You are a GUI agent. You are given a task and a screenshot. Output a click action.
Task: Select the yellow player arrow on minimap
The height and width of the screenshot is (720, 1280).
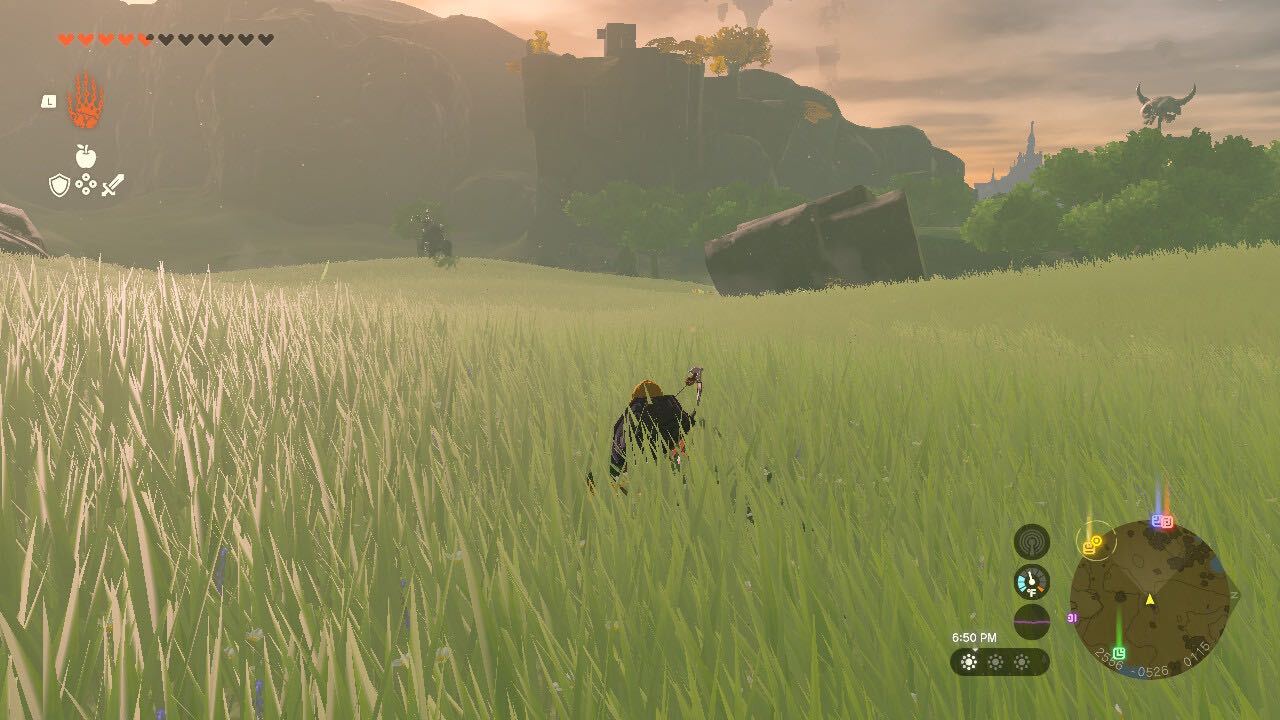[1150, 601]
